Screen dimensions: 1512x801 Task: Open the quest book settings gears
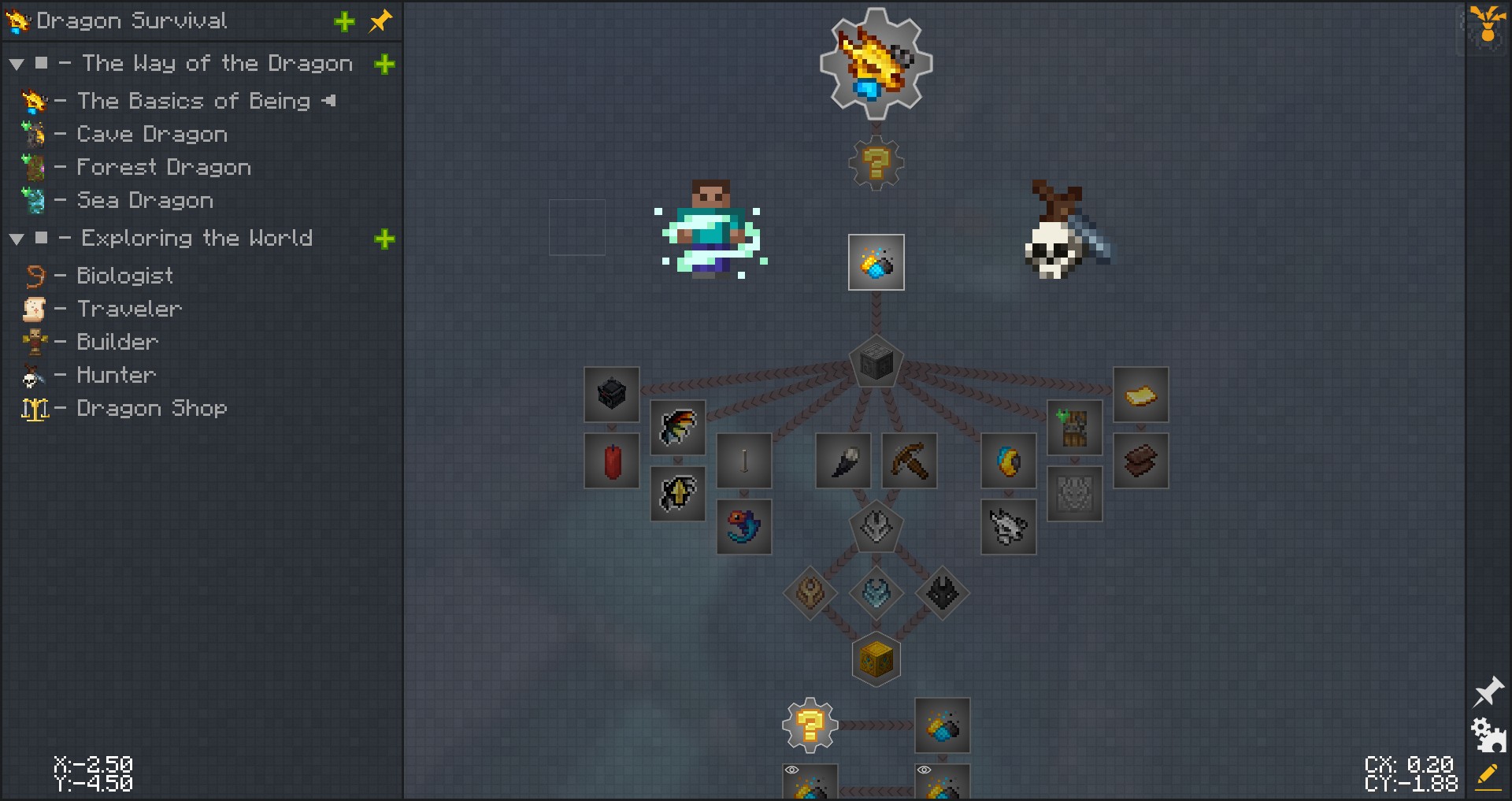(1488, 734)
